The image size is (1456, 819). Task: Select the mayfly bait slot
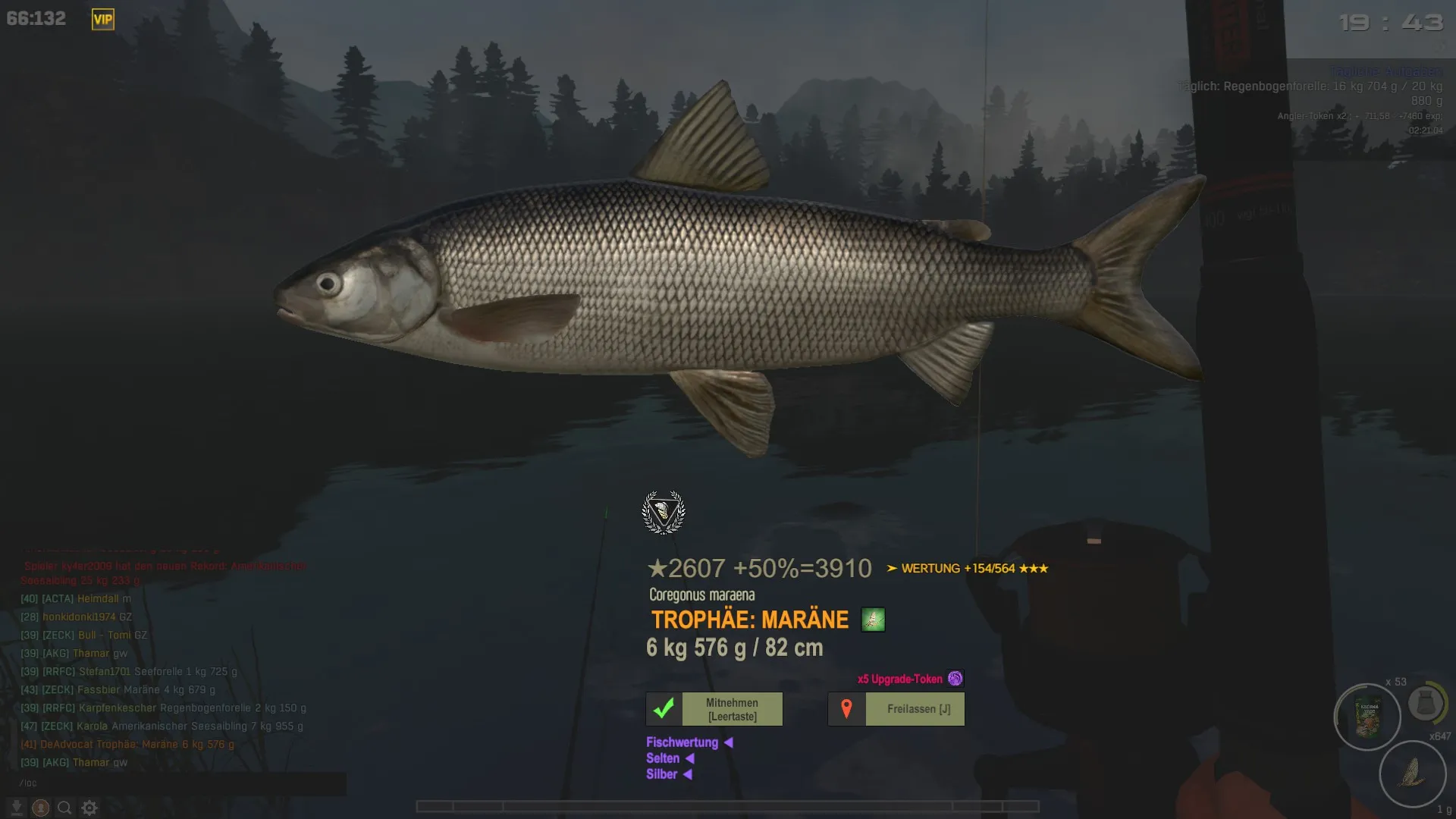coord(1412,773)
